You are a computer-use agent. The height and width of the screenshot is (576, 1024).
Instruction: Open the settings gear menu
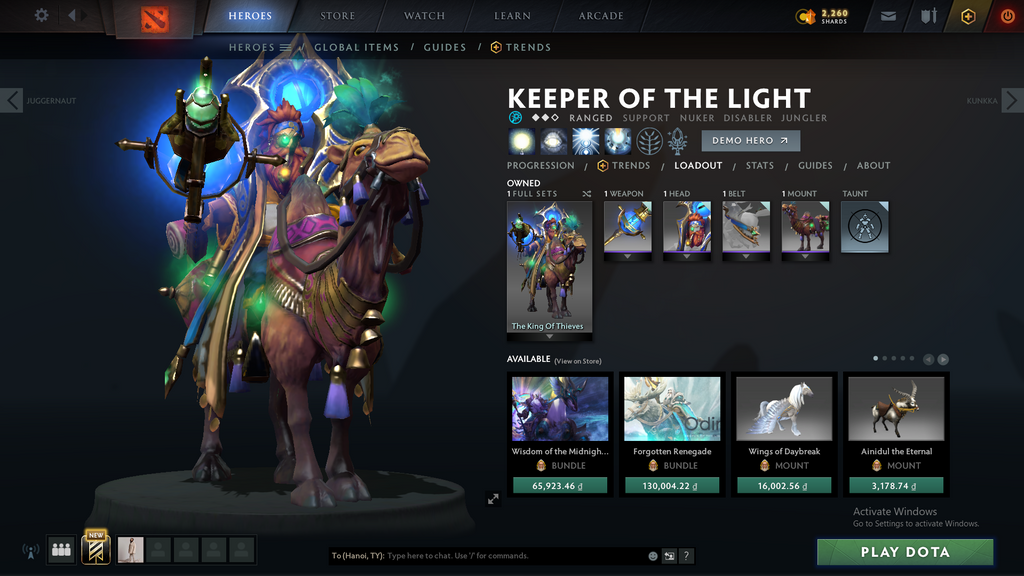click(41, 16)
